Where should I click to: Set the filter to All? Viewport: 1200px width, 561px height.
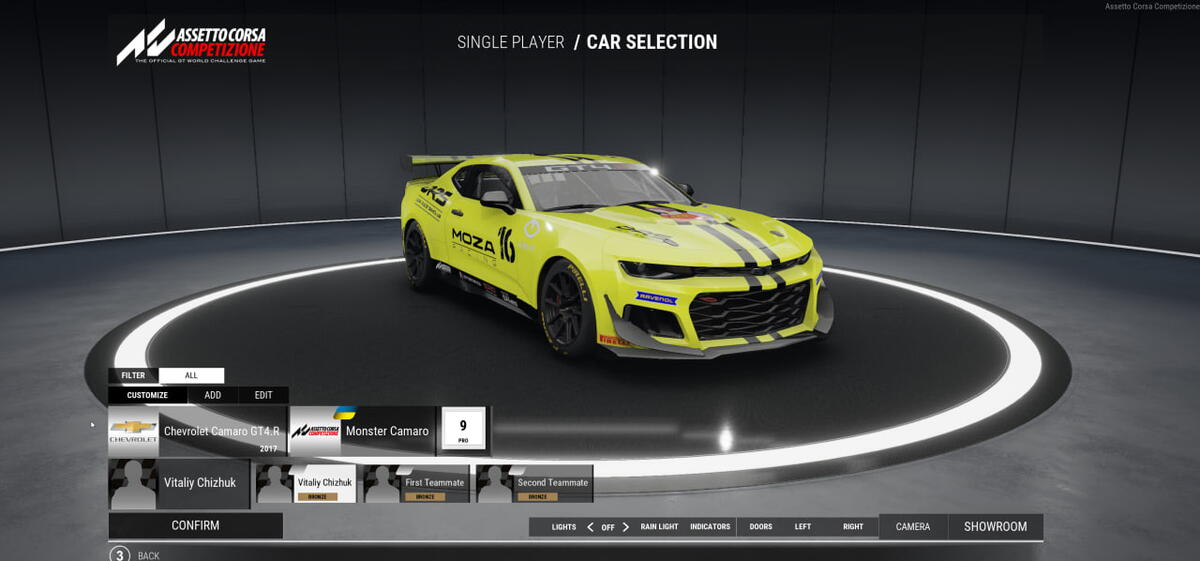click(x=191, y=376)
